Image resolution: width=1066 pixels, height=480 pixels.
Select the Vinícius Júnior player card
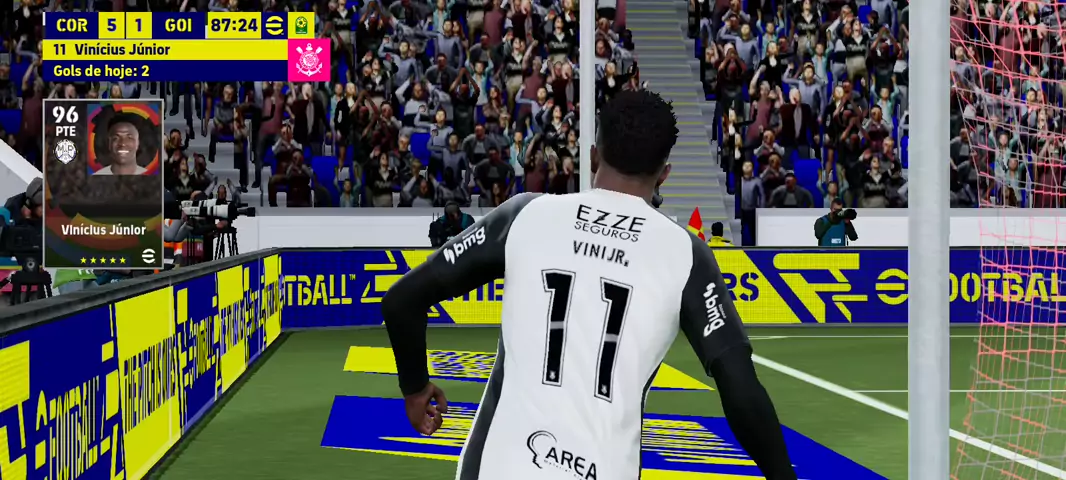click(103, 183)
